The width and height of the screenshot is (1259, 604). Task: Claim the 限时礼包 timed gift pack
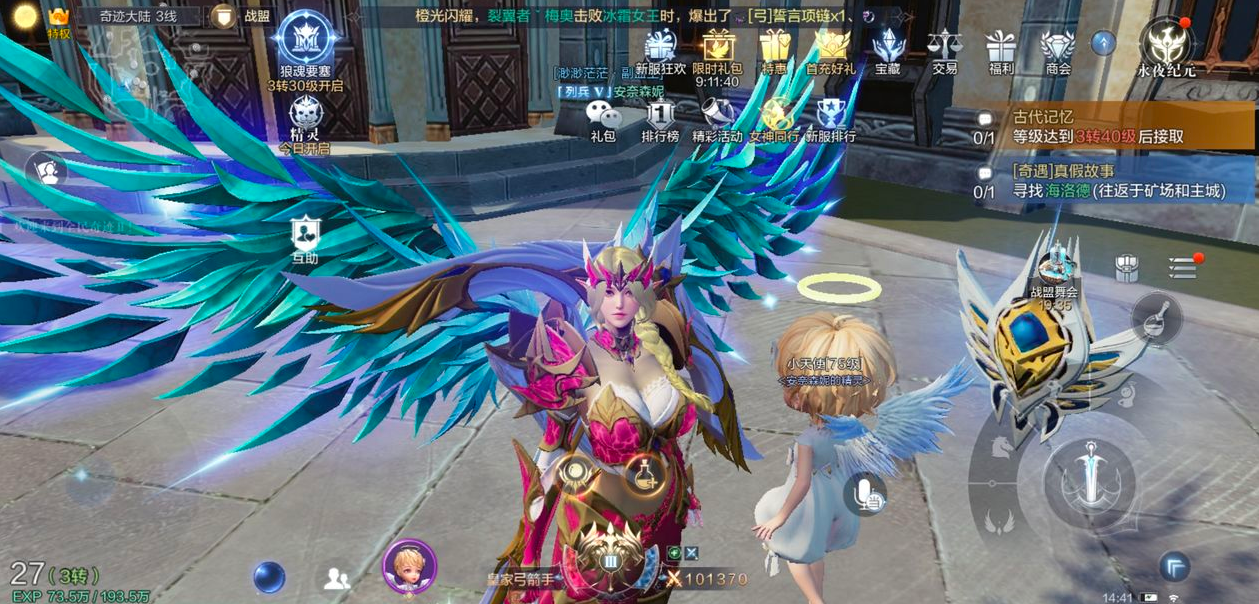coord(718,50)
